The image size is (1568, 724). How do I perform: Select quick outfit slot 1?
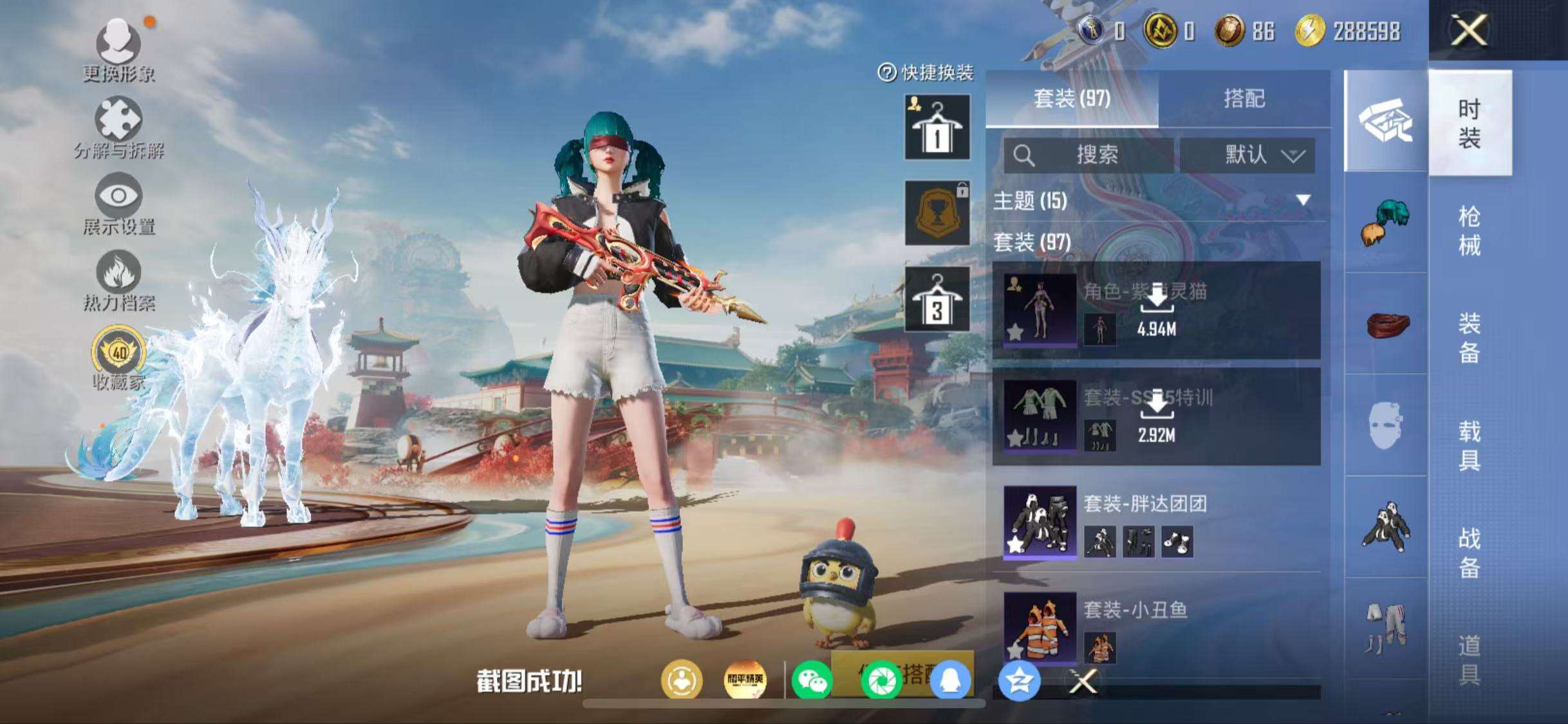(937, 127)
